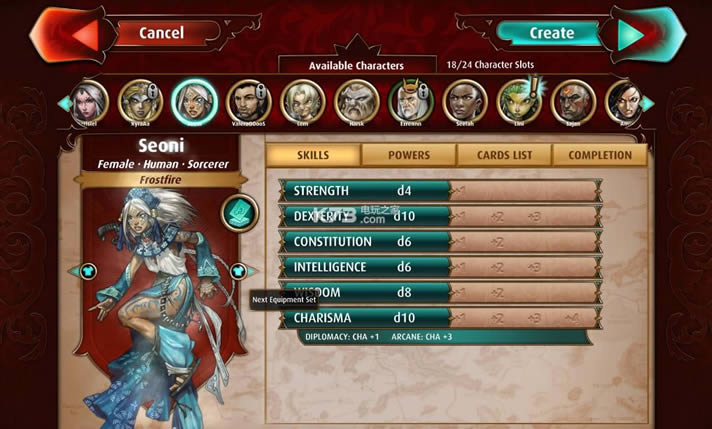Image resolution: width=712 pixels, height=429 pixels.
Task: Select the Seelah character portrait
Action: click(x=464, y=101)
